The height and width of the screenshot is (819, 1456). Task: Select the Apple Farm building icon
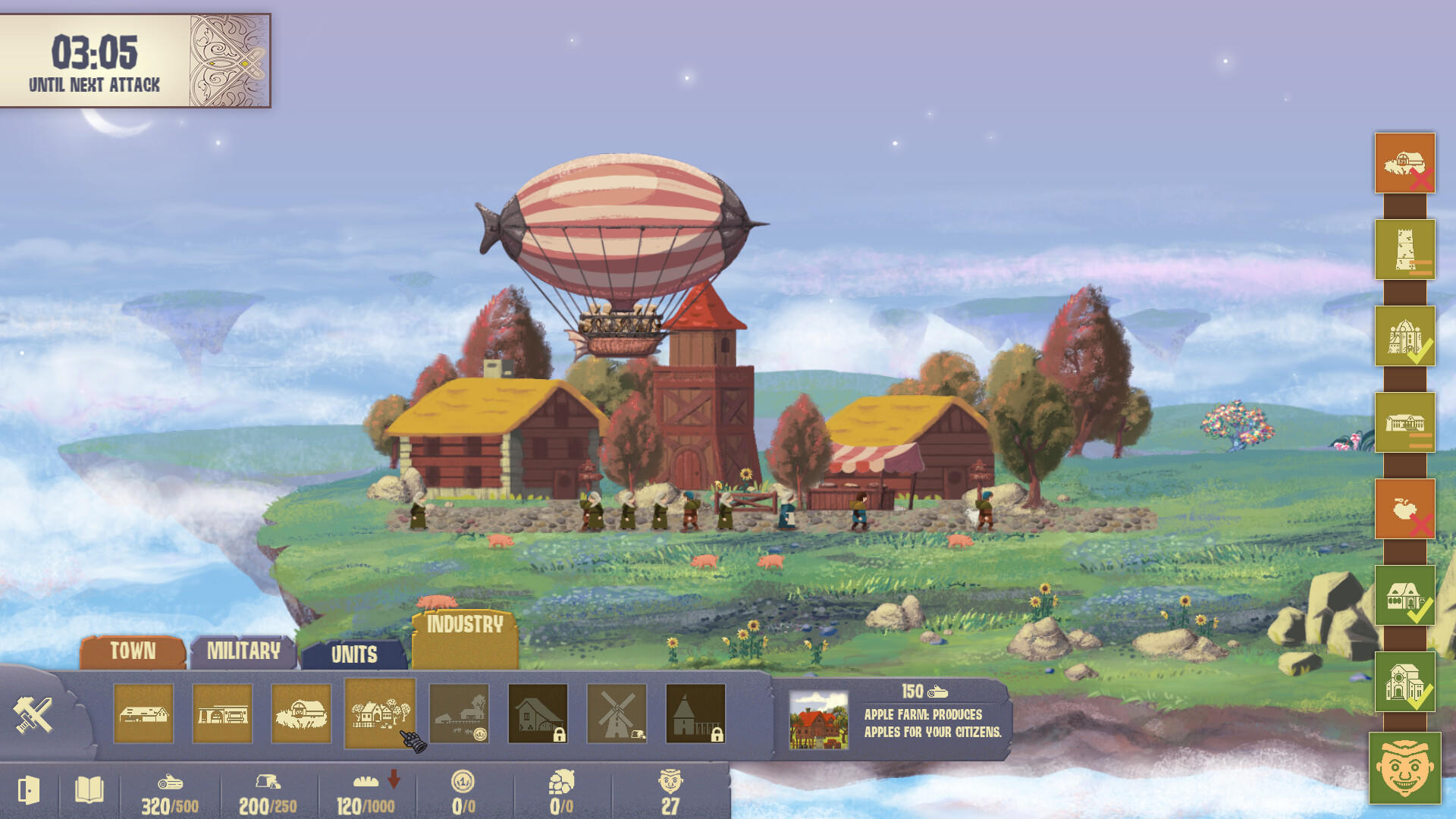(x=381, y=713)
